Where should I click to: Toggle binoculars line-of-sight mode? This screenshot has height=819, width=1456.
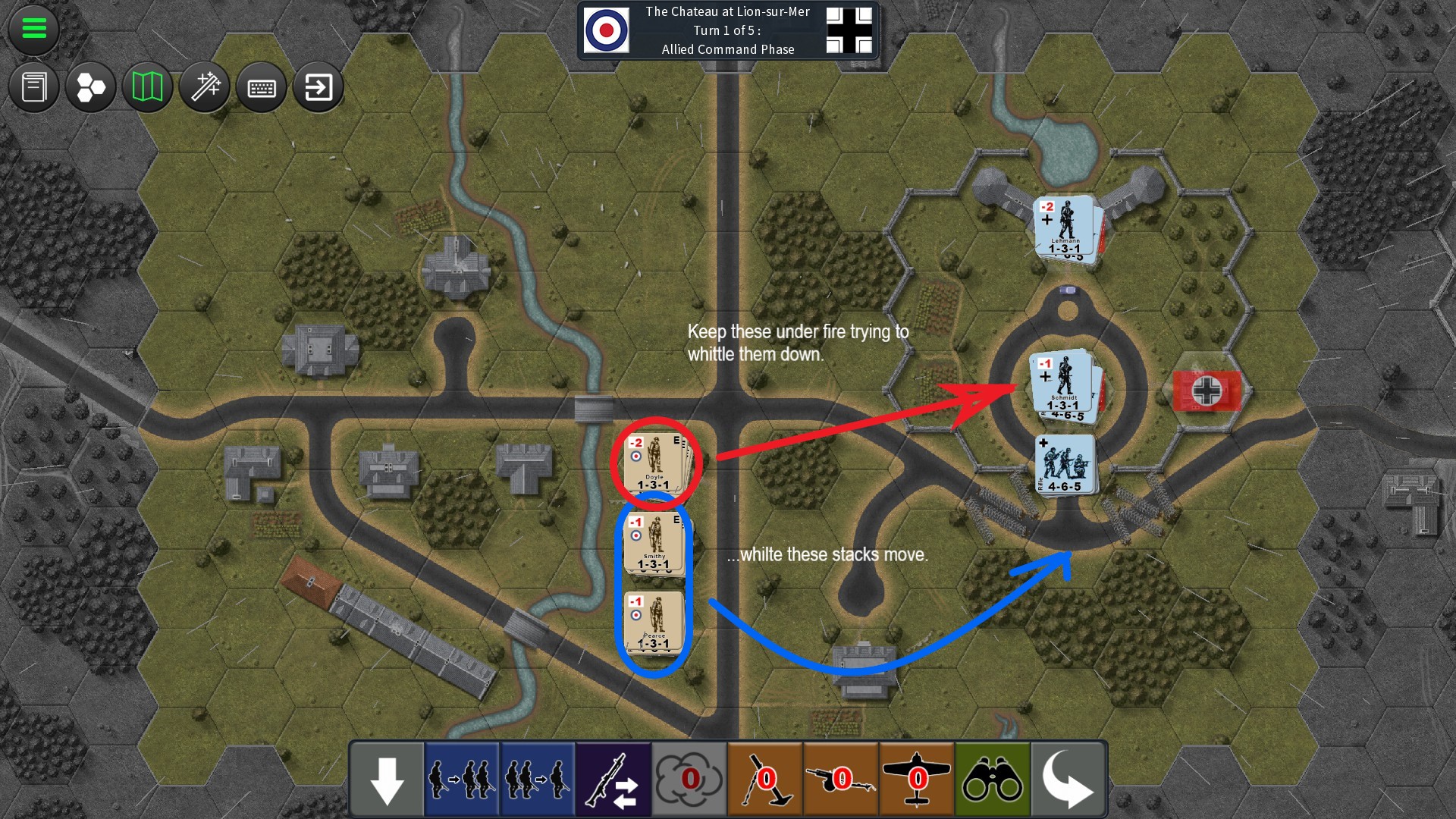[992, 778]
